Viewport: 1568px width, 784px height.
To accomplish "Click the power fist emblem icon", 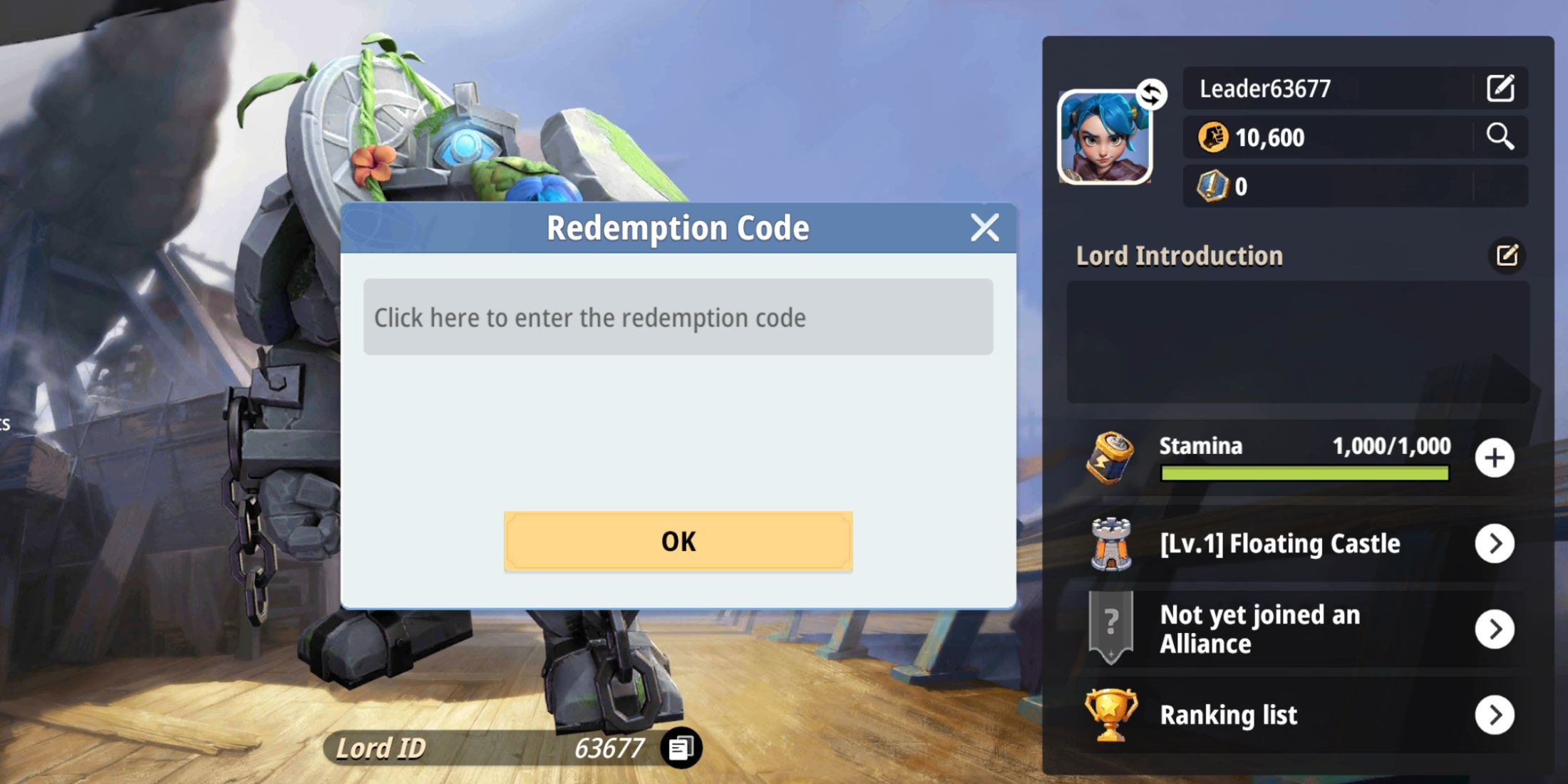I will pyautogui.click(x=1212, y=138).
